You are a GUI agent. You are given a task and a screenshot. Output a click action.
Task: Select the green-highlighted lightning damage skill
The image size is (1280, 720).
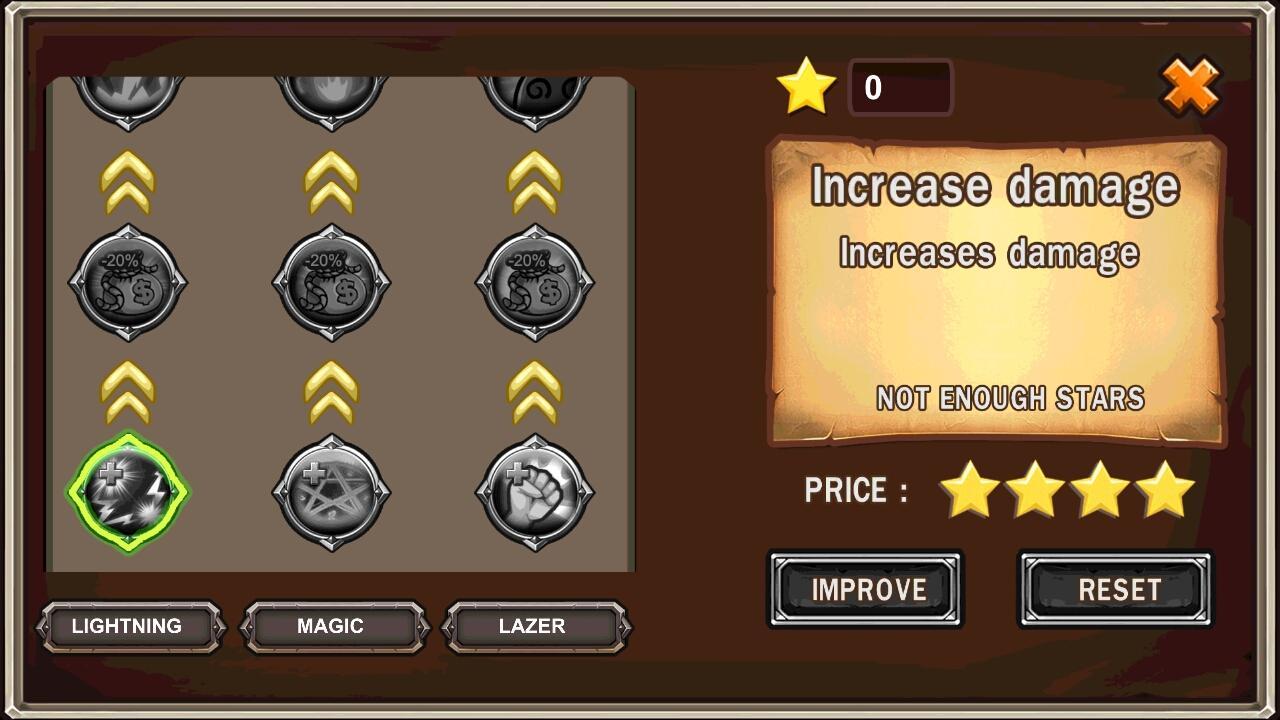(127, 490)
